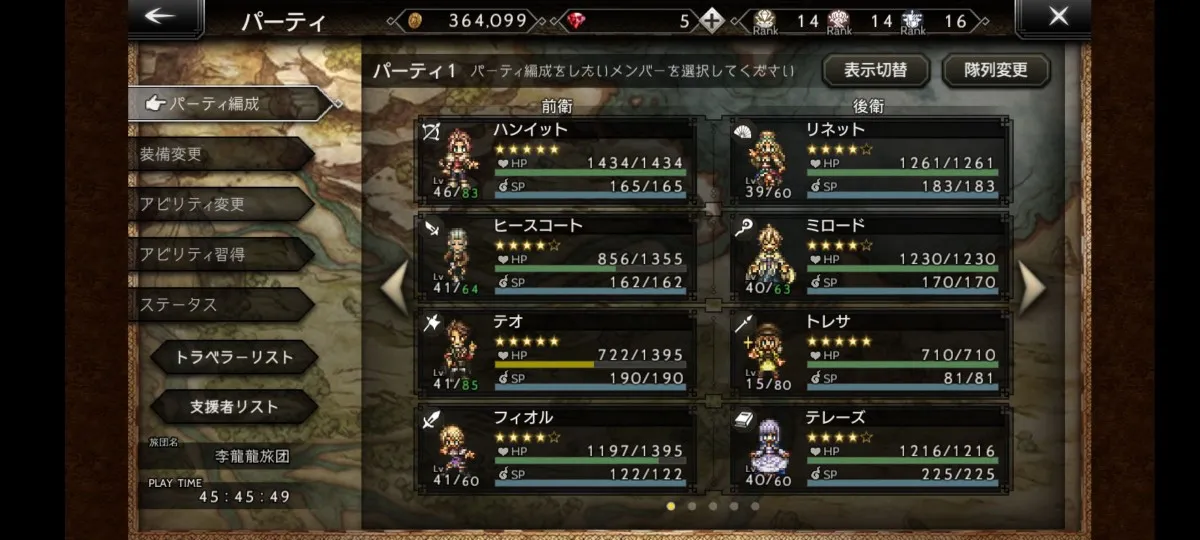Go back with the arrow button

click(x=160, y=17)
